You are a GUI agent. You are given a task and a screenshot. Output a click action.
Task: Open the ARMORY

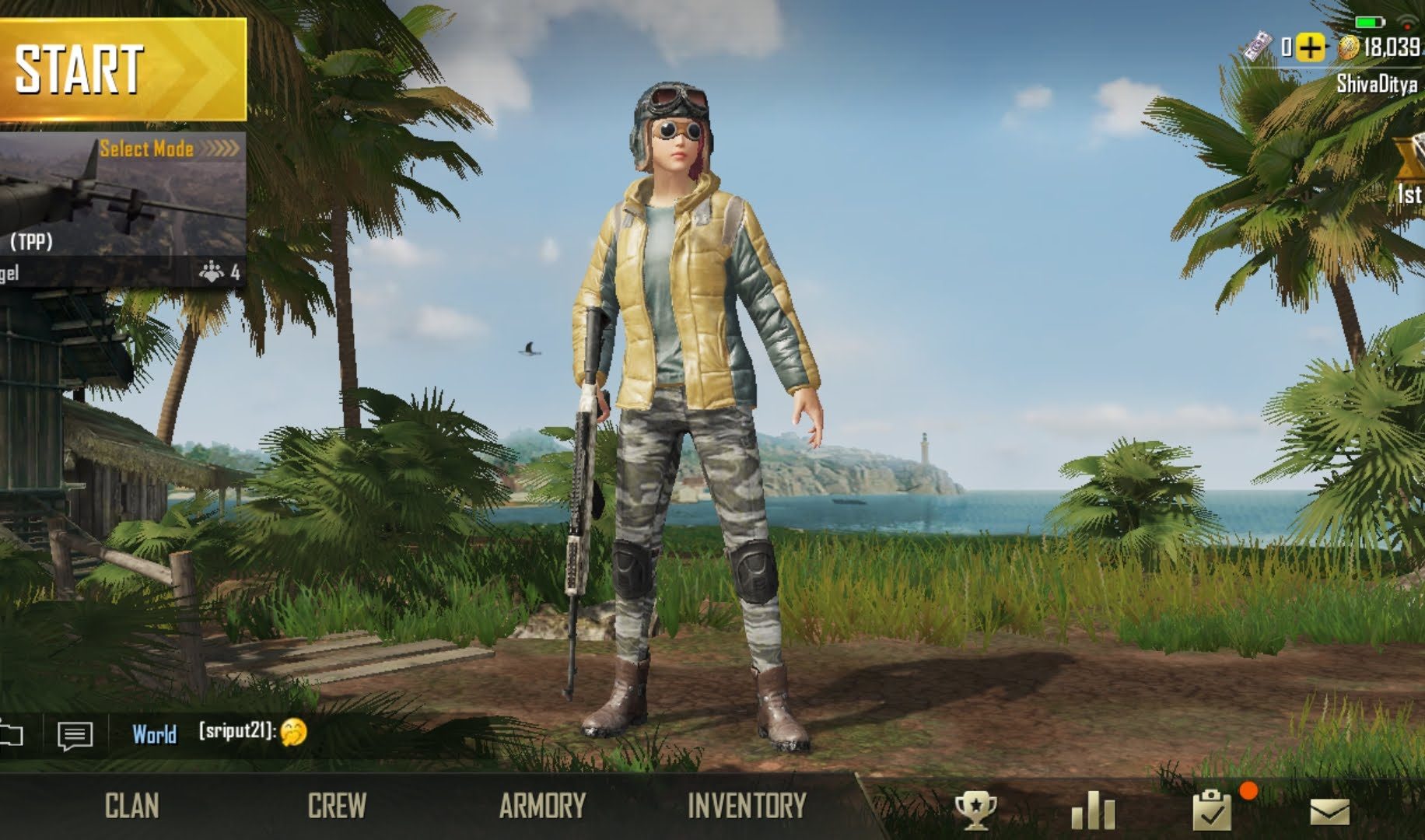(542, 806)
